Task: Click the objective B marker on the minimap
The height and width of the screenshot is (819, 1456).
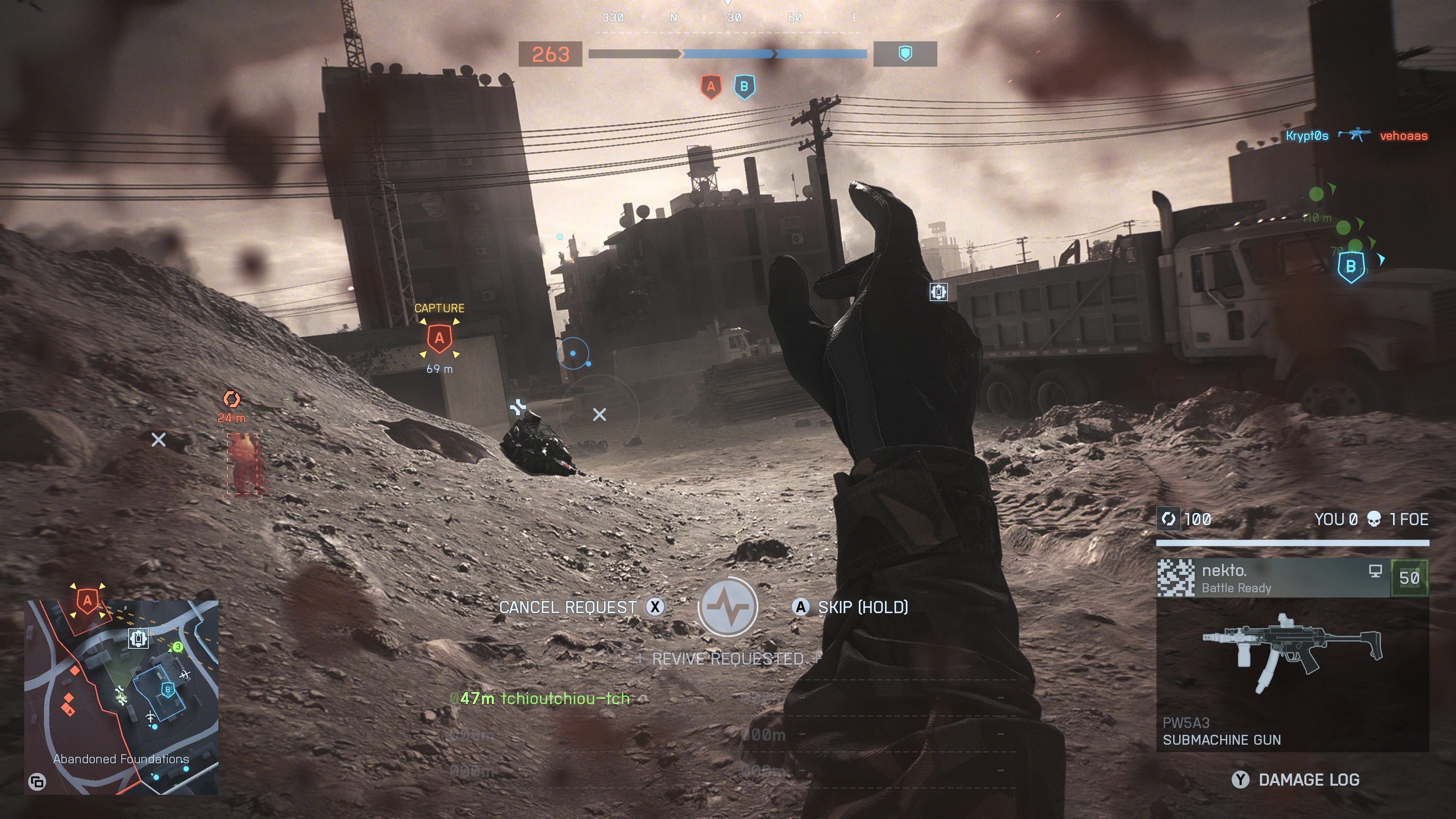Action: tap(167, 690)
